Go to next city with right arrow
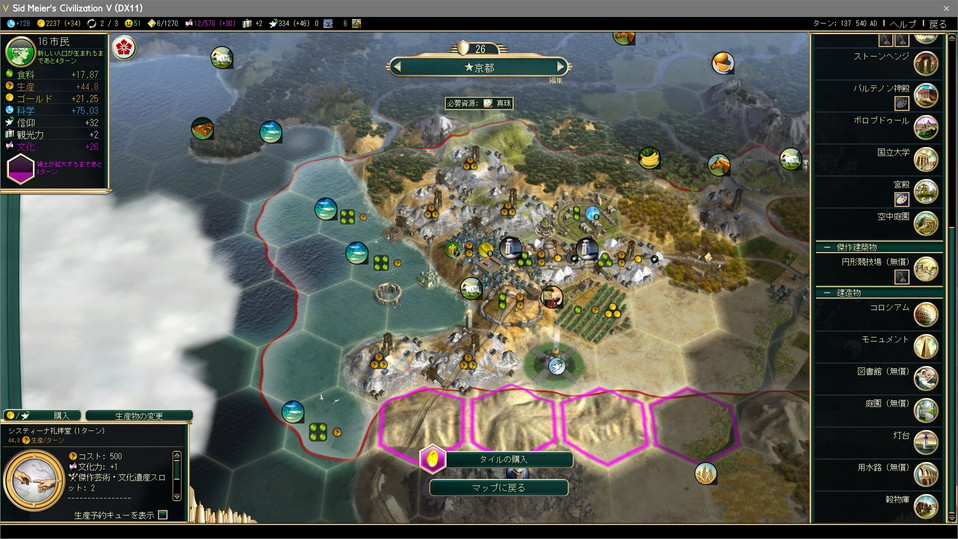Screen dimensions: 958x539 click(x=562, y=67)
